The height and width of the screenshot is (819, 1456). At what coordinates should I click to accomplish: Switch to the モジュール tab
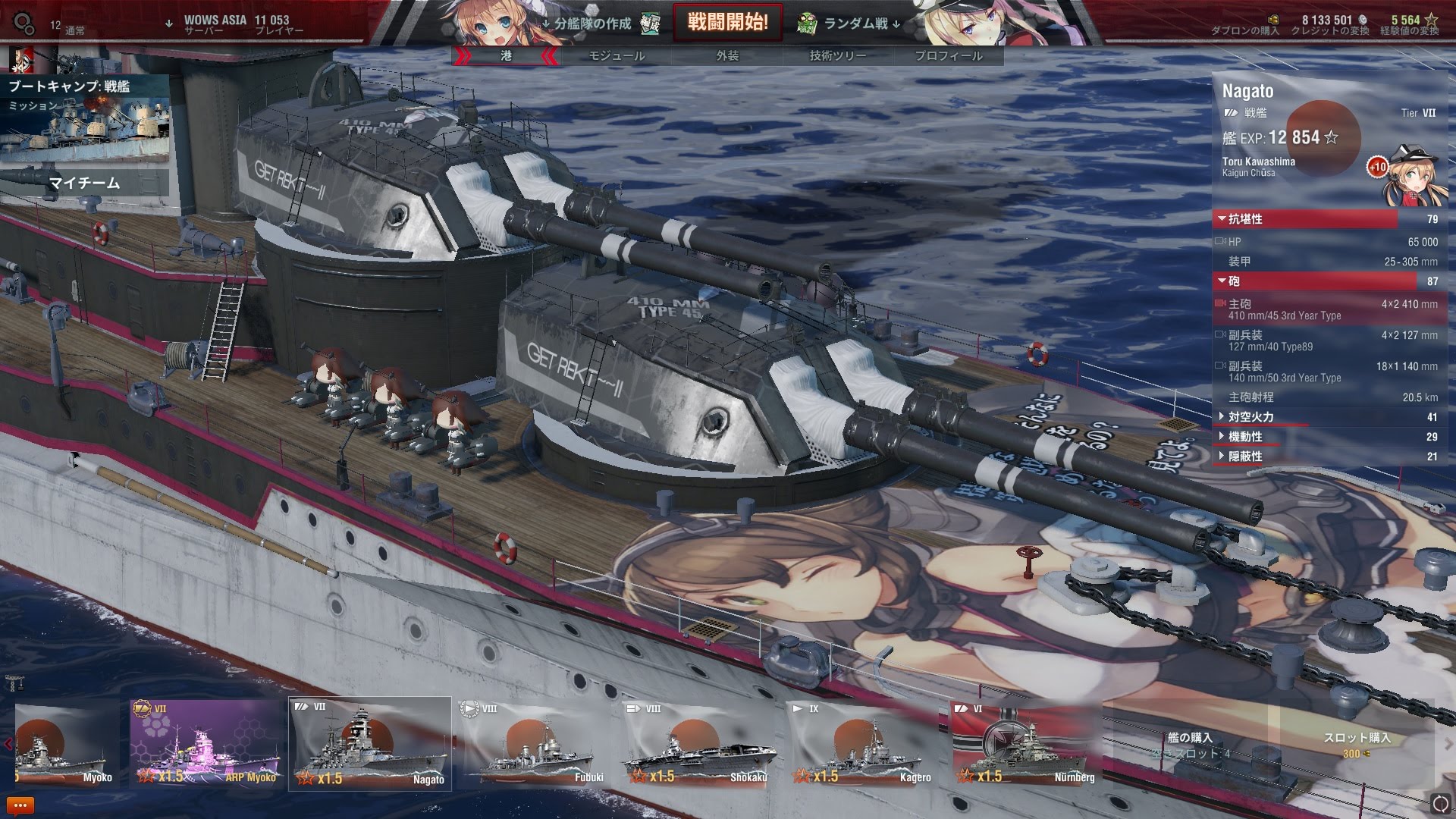(x=617, y=55)
